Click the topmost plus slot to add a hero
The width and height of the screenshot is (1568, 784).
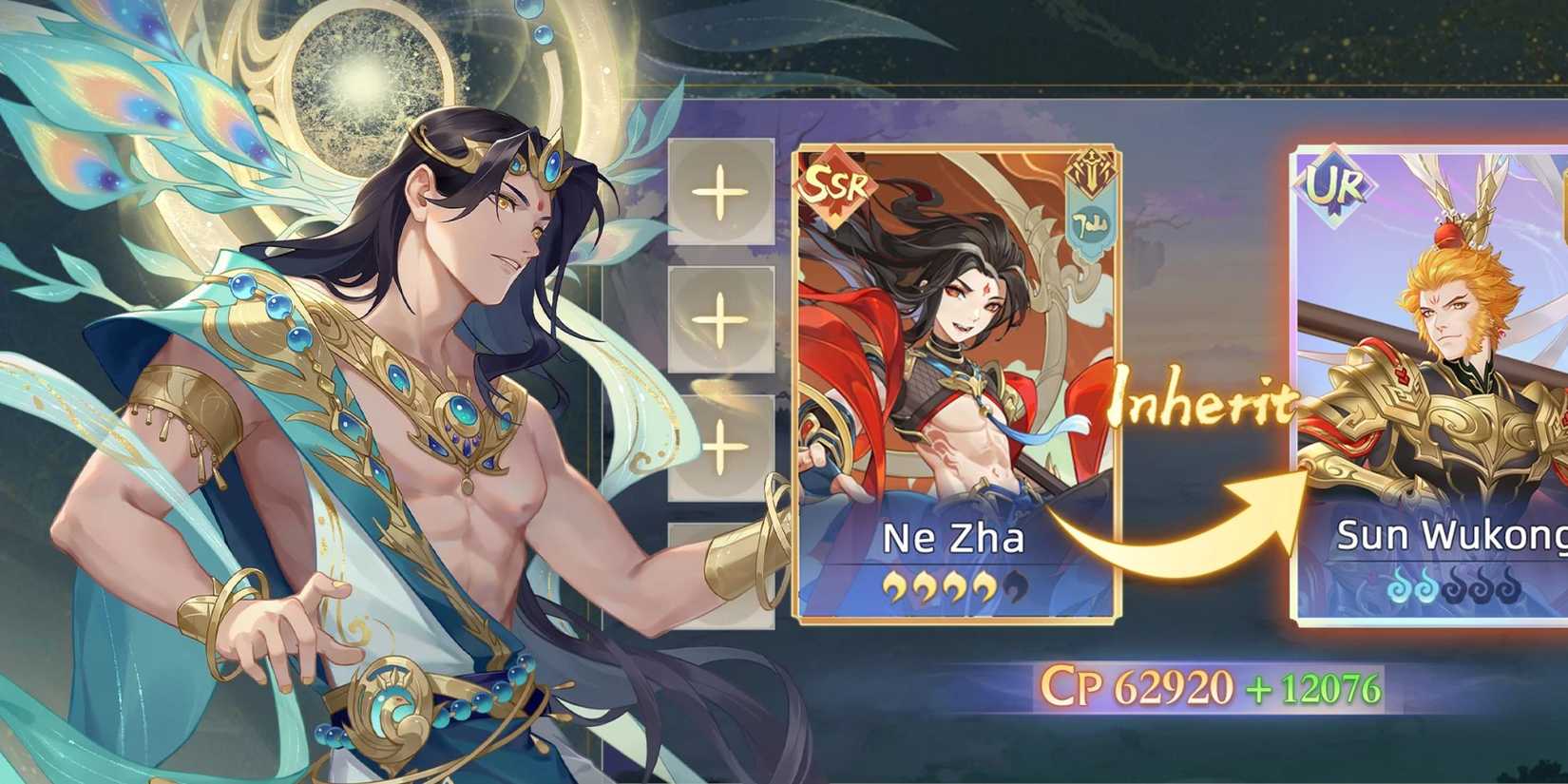[720, 193]
